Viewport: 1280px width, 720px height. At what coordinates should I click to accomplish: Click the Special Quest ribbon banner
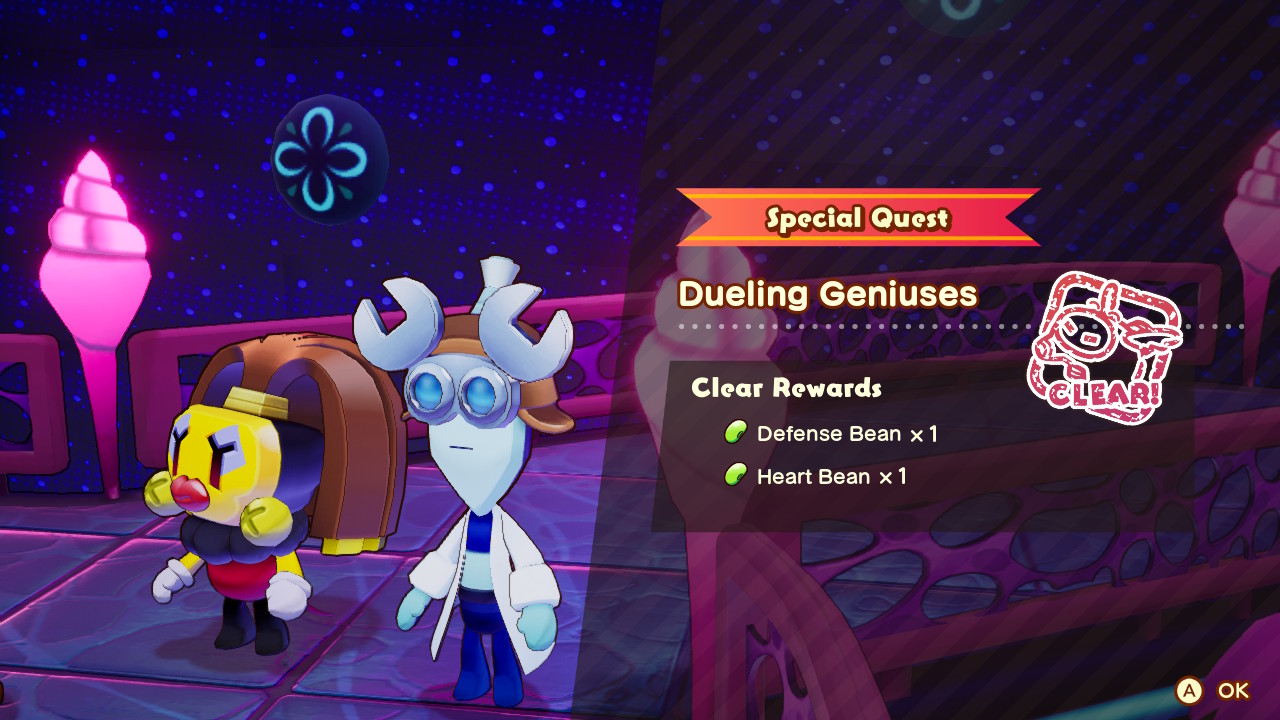point(857,218)
